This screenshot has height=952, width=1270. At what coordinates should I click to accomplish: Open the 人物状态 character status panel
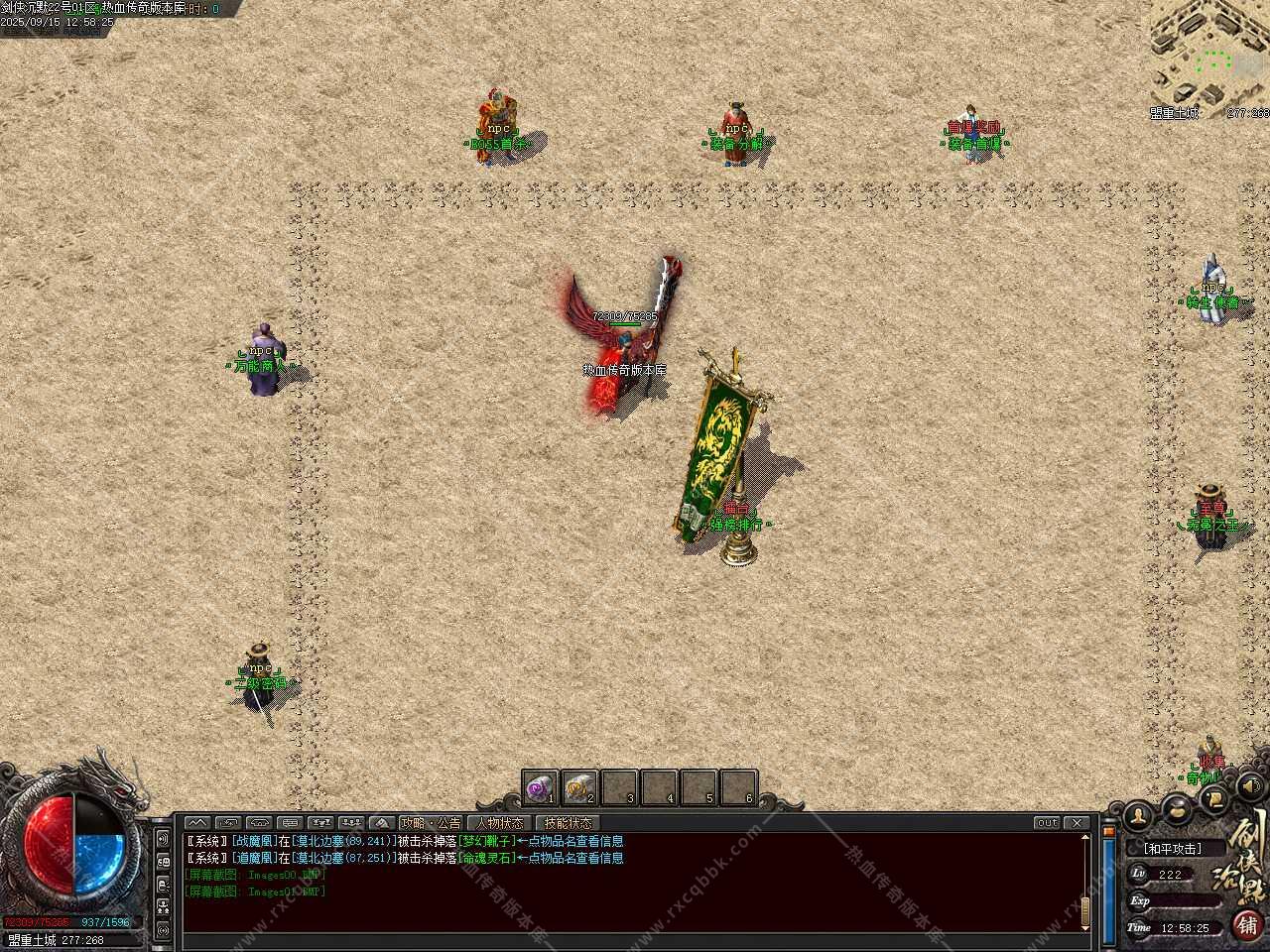(x=499, y=823)
